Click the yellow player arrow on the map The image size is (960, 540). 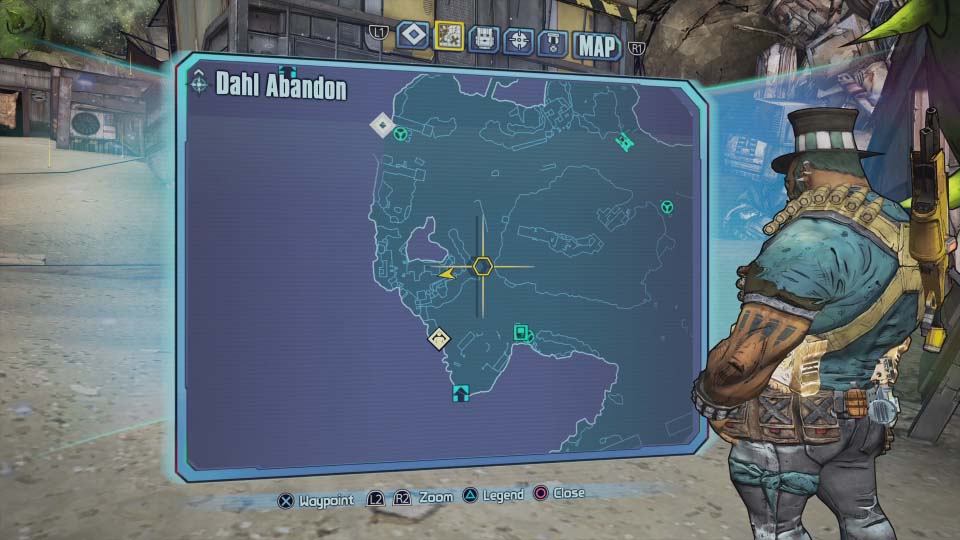445,272
